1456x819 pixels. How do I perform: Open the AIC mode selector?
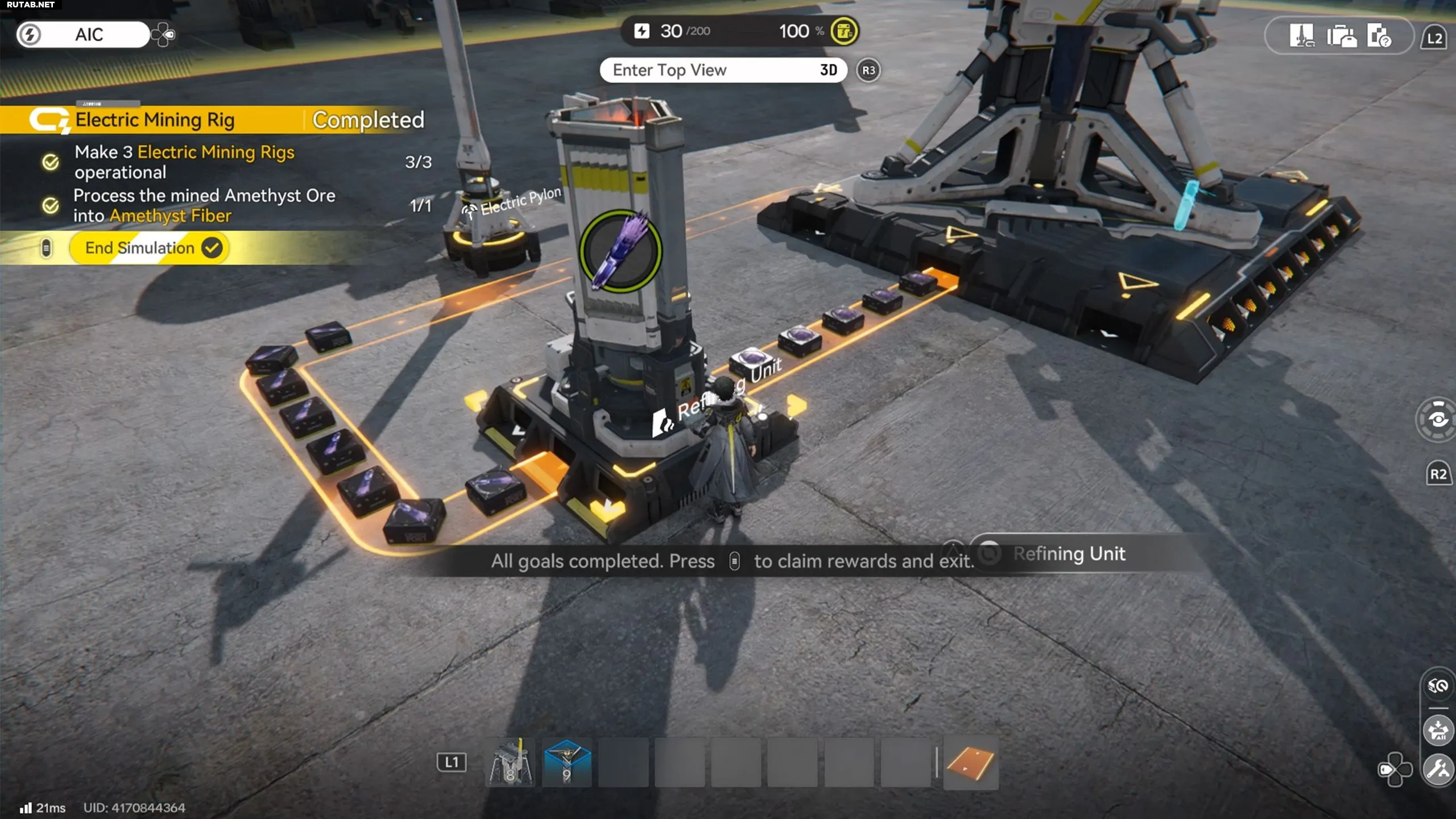pos(84,35)
